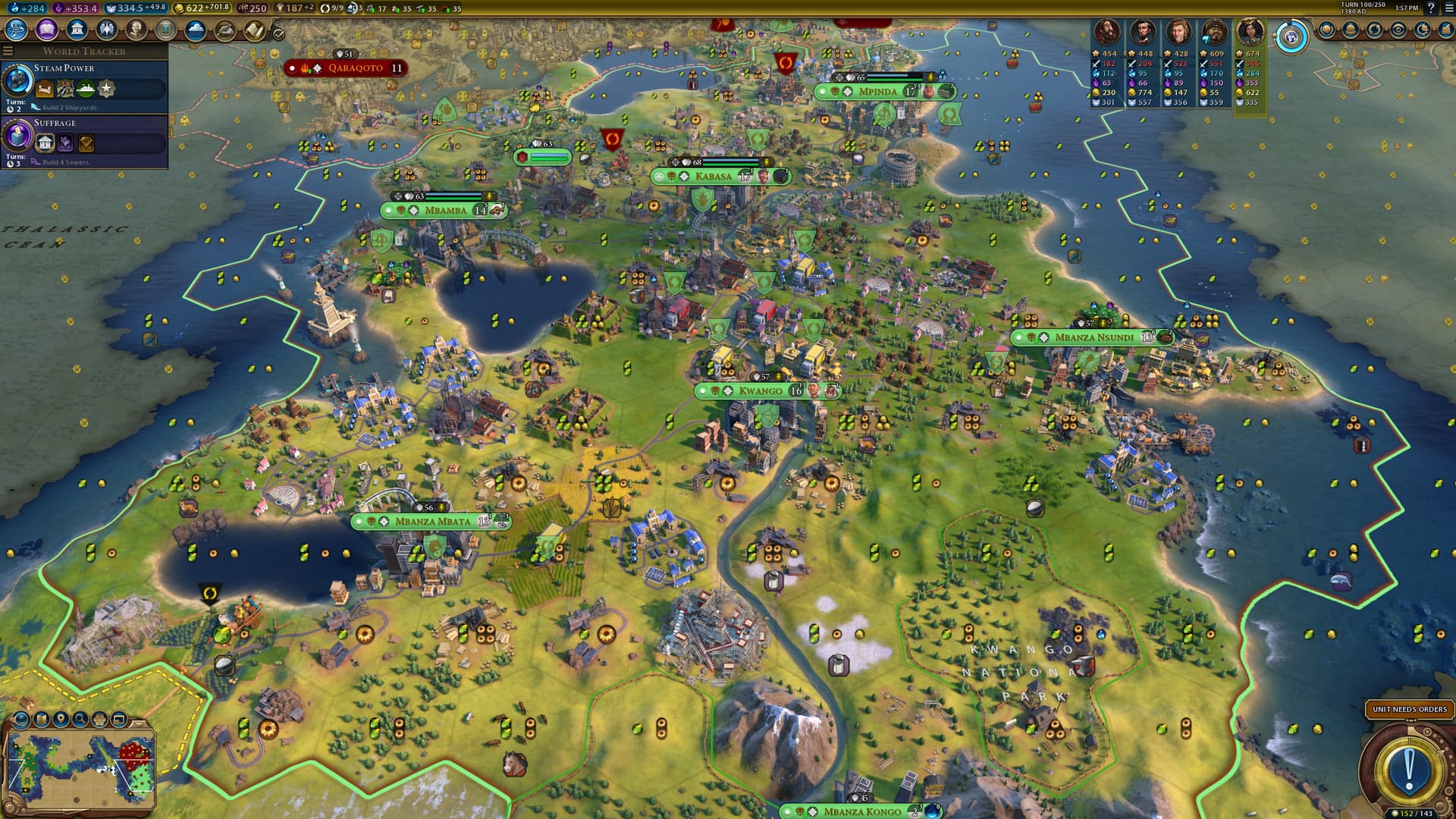Open the main game menu button
Image resolution: width=1456 pixels, height=819 pixels.
(x=1447, y=8)
